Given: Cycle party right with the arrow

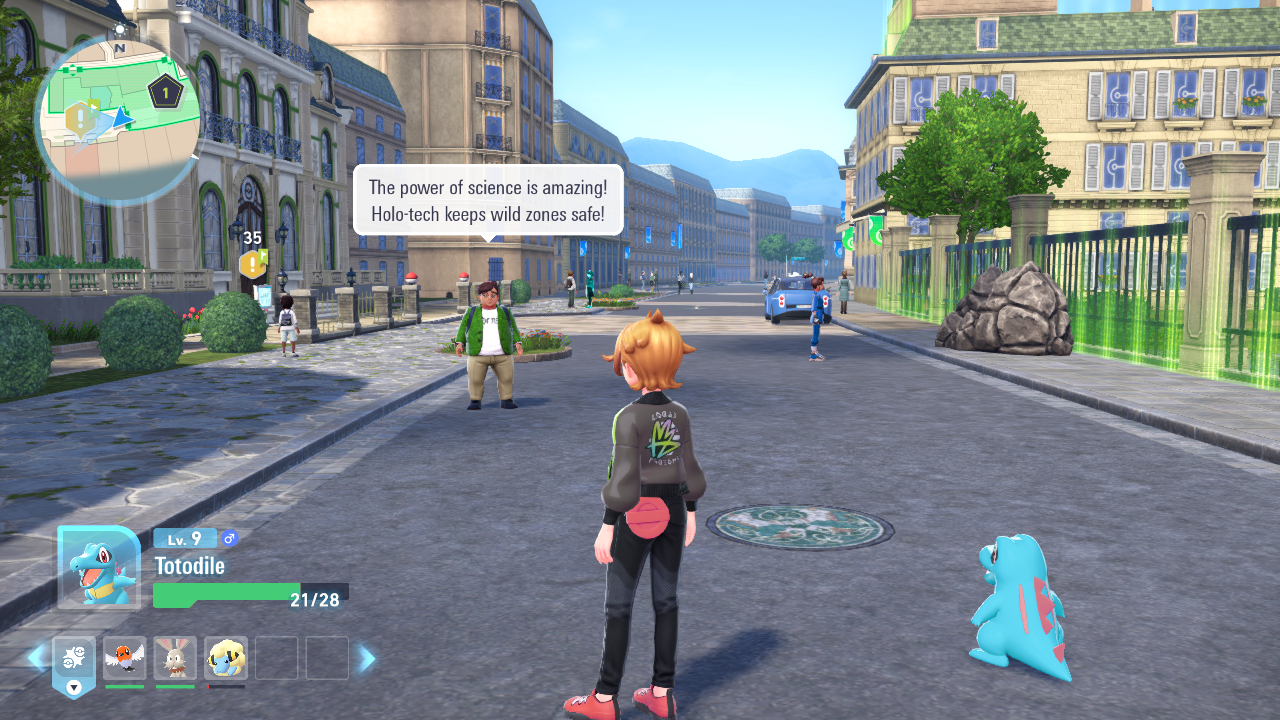Looking at the screenshot, I should pyautogui.click(x=367, y=658).
